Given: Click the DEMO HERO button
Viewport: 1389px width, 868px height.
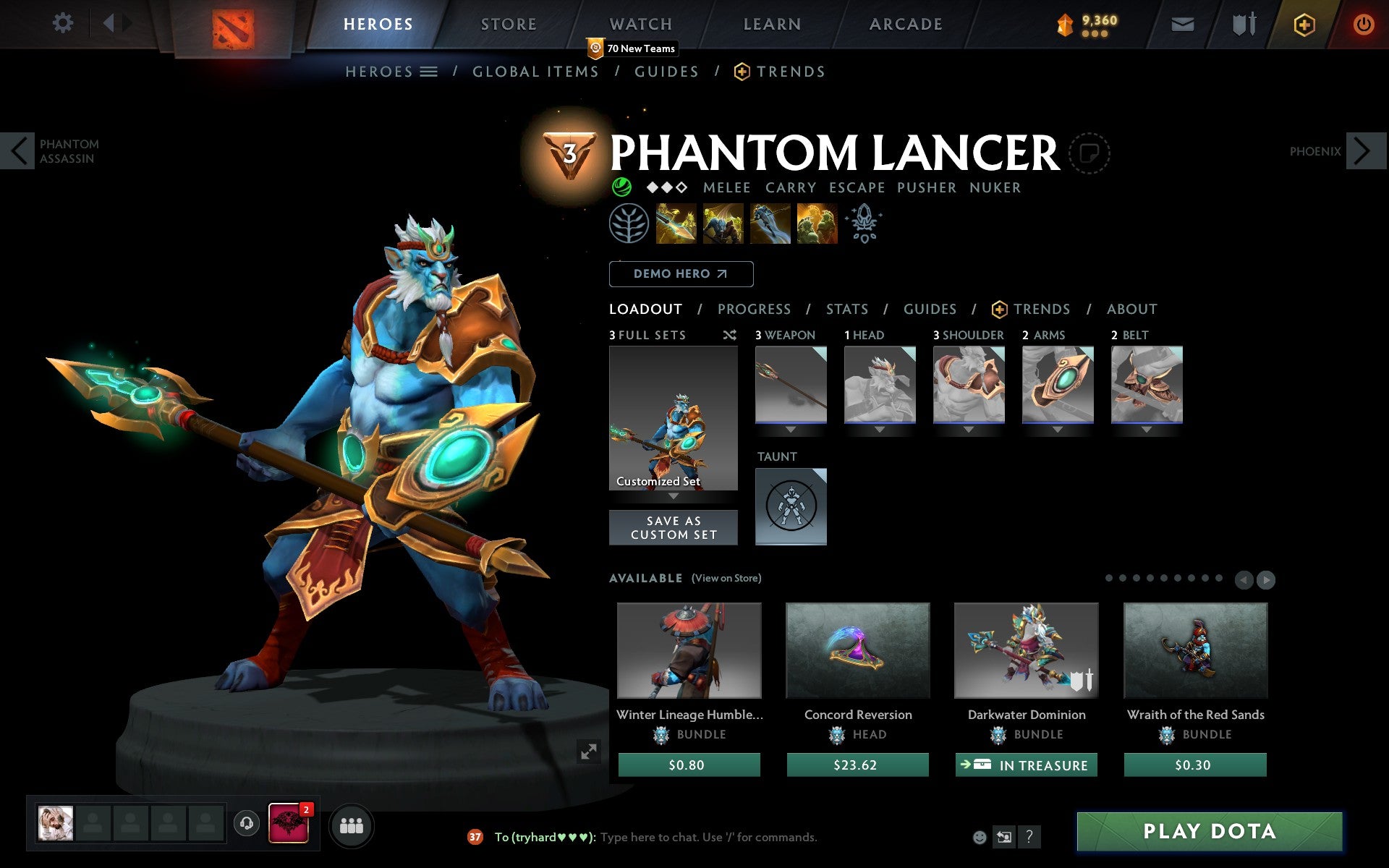Looking at the screenshot, I should click(681, 273).
